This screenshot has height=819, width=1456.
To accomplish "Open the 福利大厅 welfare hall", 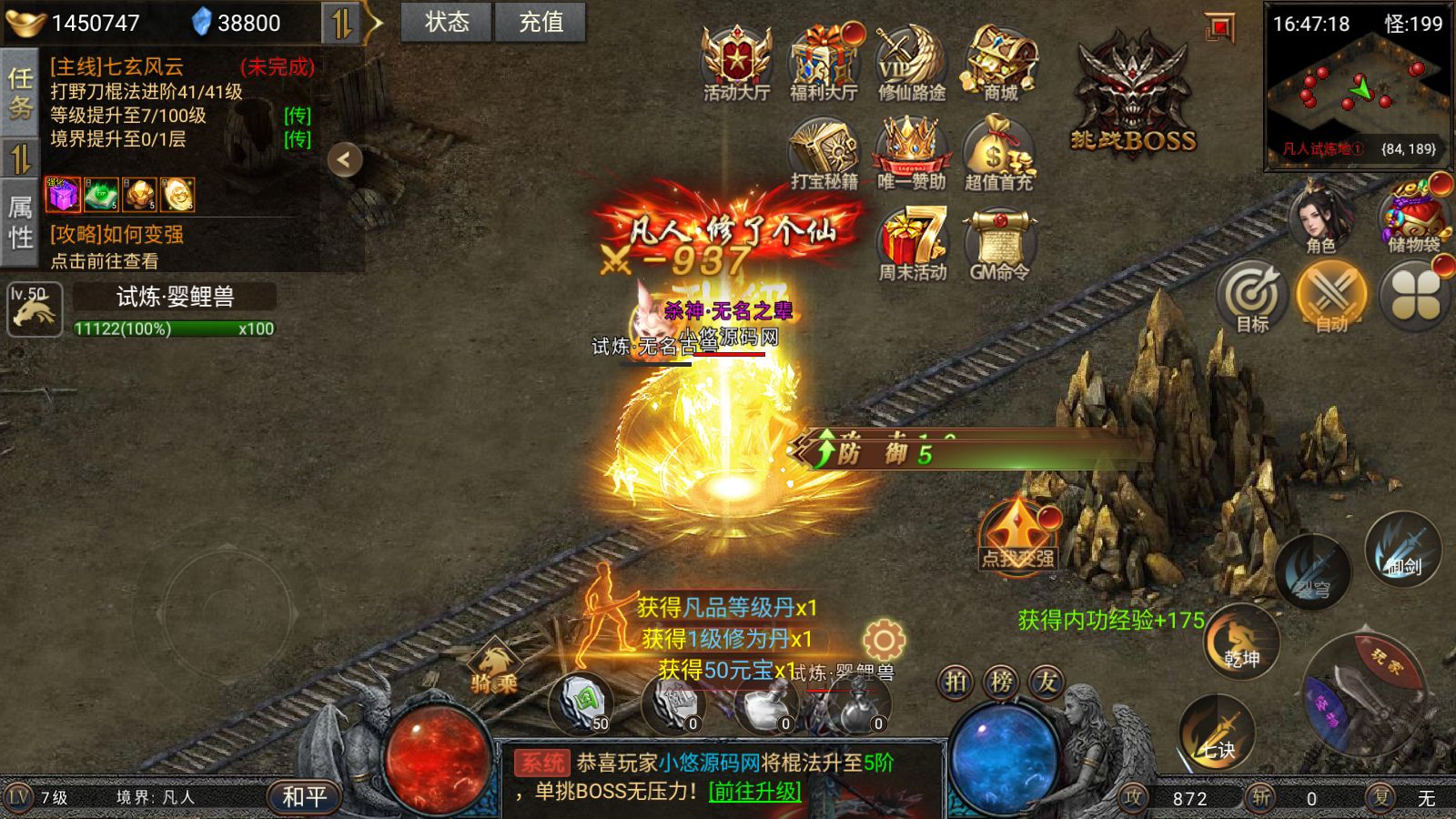I will pos(824,60).
